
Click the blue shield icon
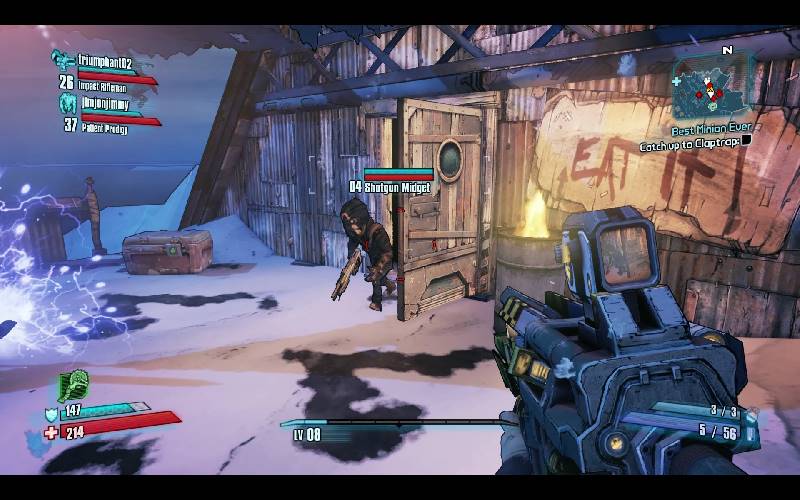pos(51,413)
